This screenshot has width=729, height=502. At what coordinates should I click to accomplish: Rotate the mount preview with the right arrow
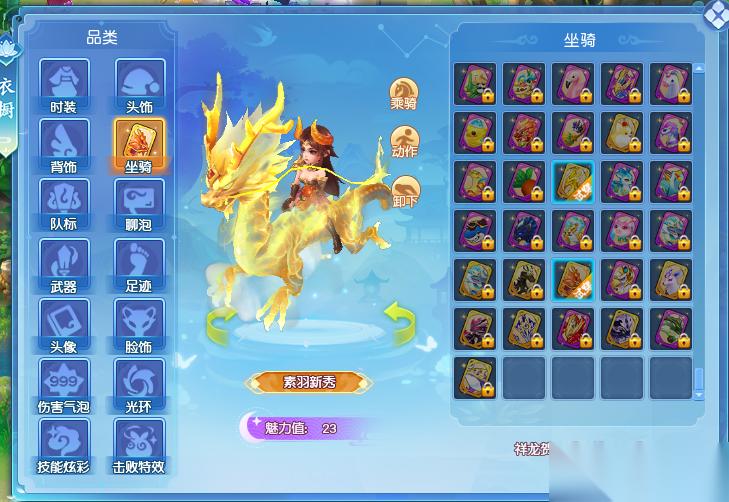click(398, 321)
